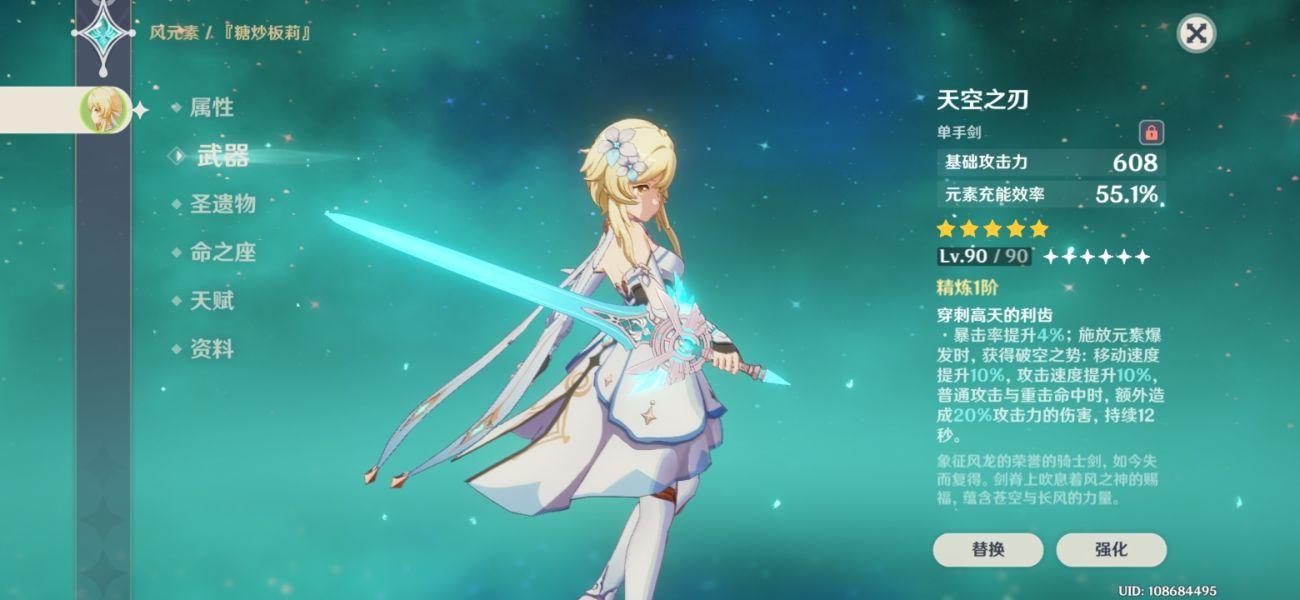Open the 属性 attributes tab

[211, 107]
